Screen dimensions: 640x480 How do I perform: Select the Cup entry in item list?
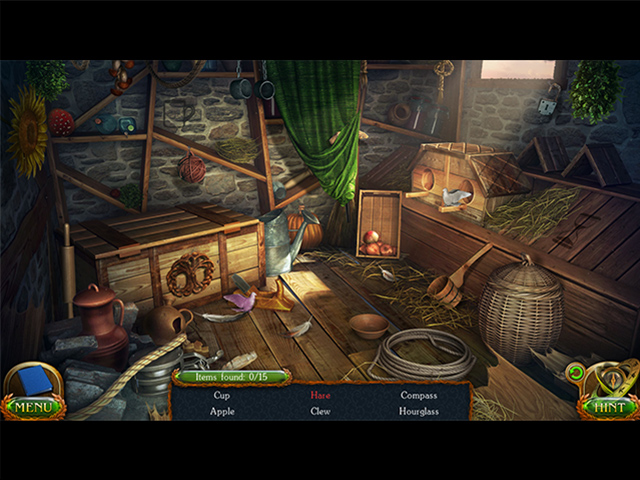click(x=222, y=395)
